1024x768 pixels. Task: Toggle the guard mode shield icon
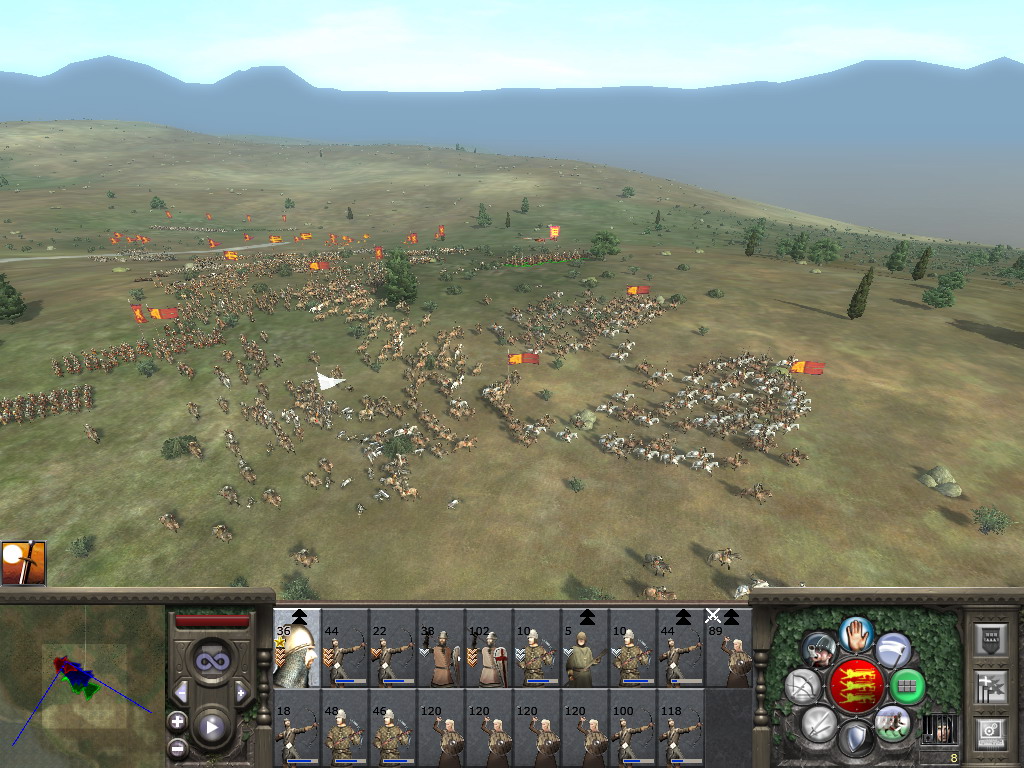[x=856, y=740]
